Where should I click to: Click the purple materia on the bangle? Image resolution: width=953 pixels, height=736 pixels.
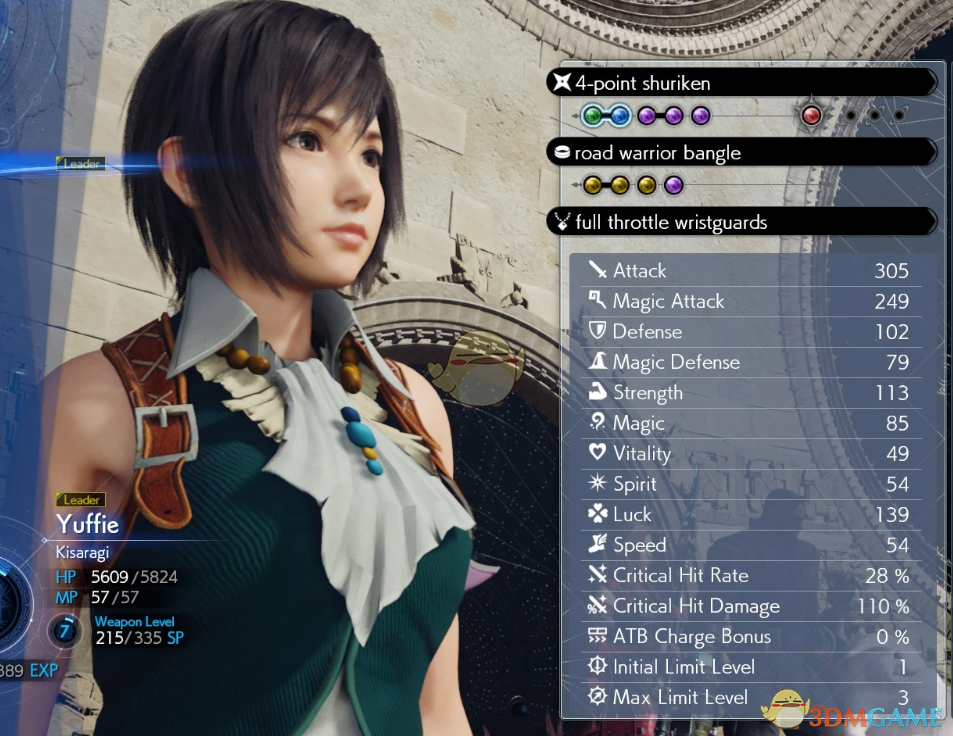click(x=673, y=185)
